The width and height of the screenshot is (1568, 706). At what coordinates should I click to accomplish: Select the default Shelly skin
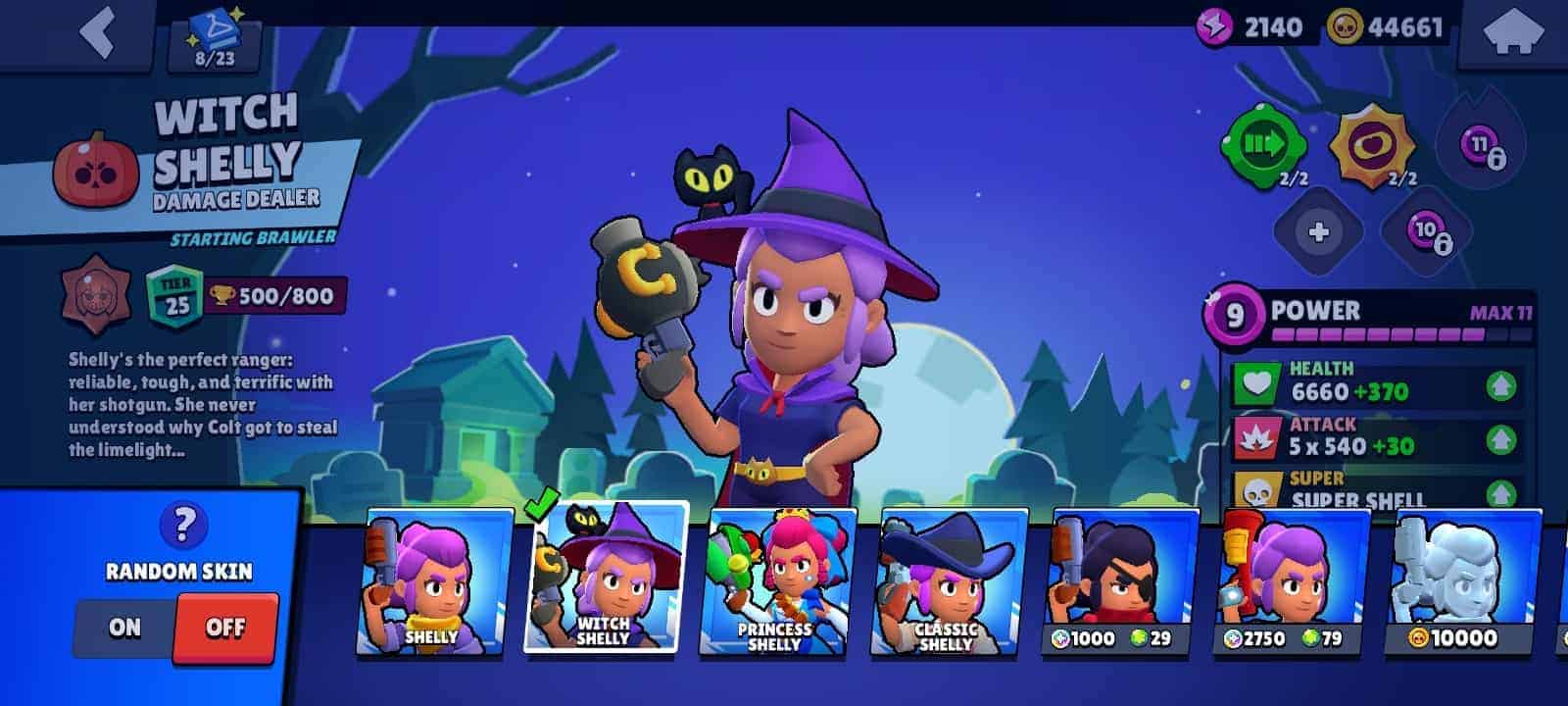(x=432, y=580)
